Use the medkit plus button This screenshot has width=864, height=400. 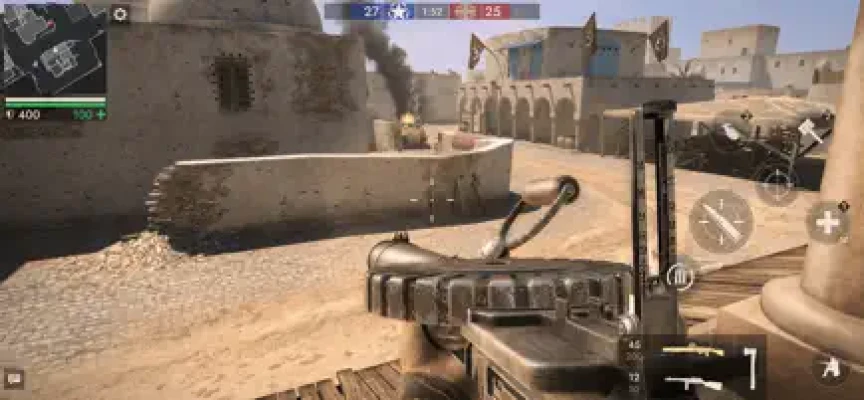click(x=827, y=222)
